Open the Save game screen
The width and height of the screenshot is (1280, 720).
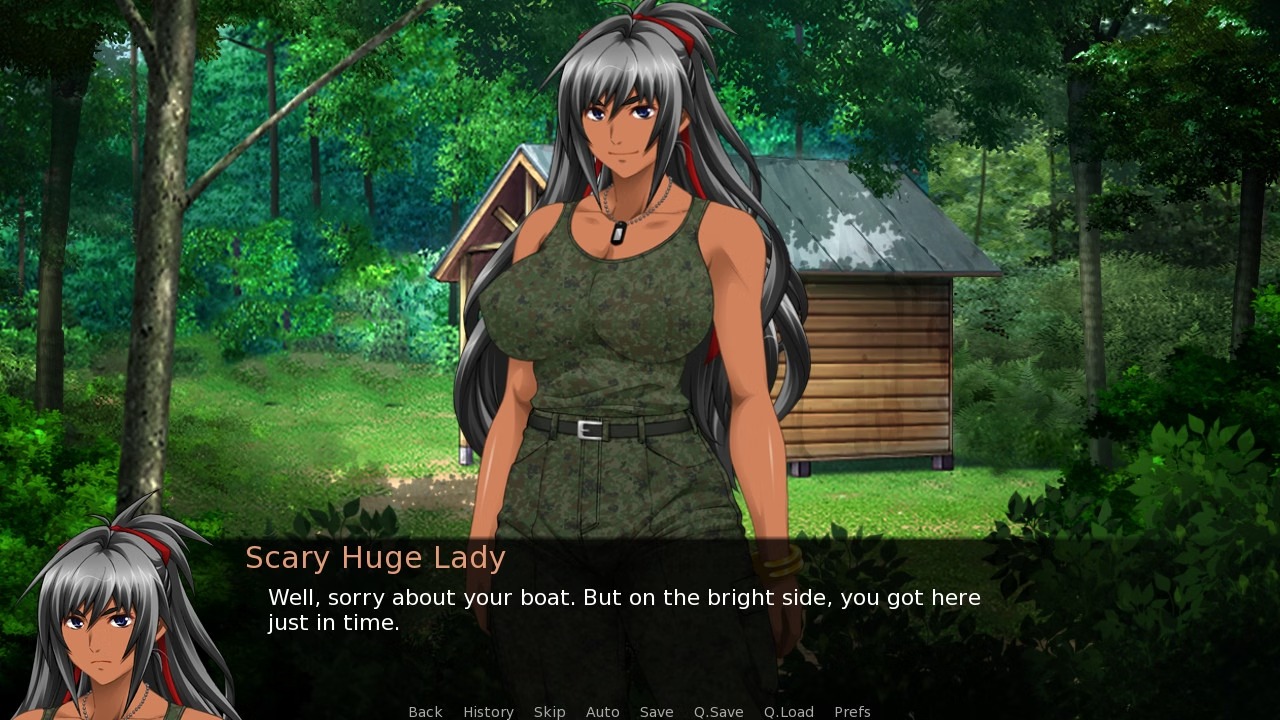656,712
